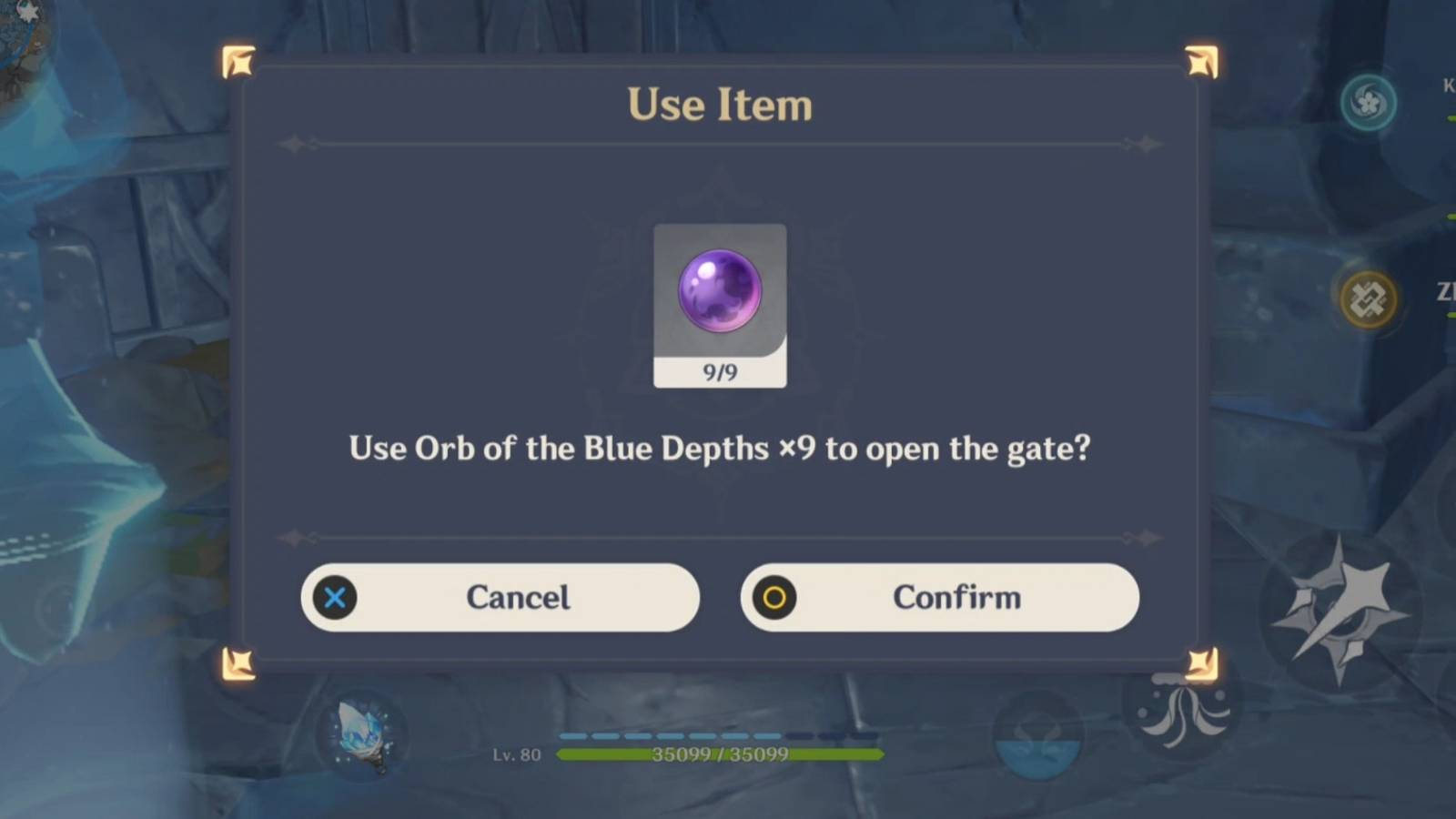Click the Orb of the Blue Depths item card
The height and width of the screenshot is (819, 1456).
[720, 291]
